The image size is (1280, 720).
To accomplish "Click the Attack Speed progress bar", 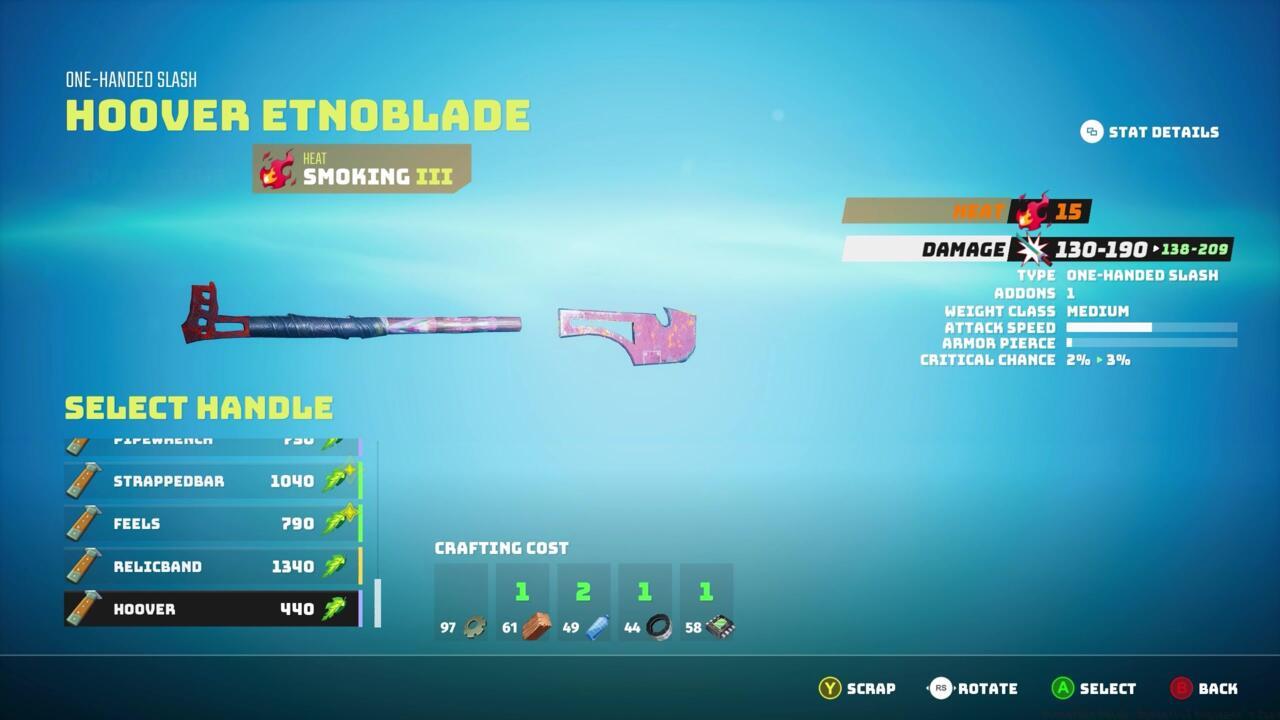I will click(x=1150, y=327).
